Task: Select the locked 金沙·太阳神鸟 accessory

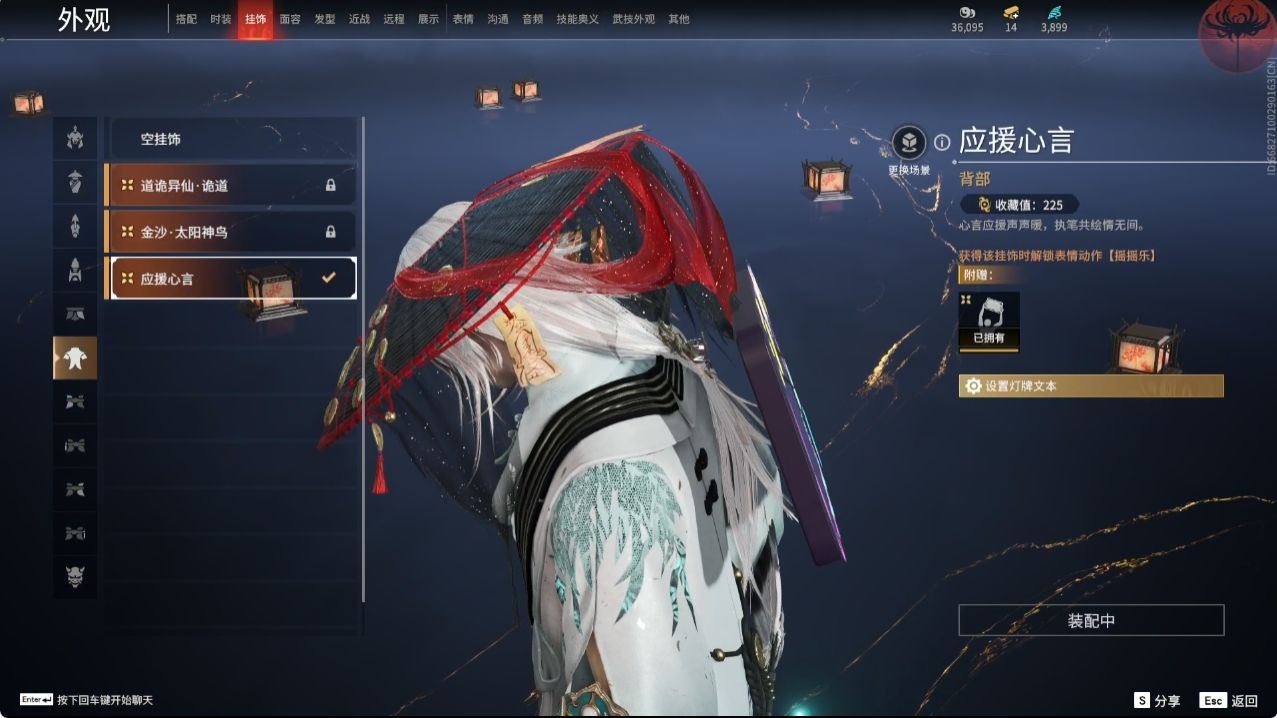Action: pyautogui.click(x=231, y=232)
